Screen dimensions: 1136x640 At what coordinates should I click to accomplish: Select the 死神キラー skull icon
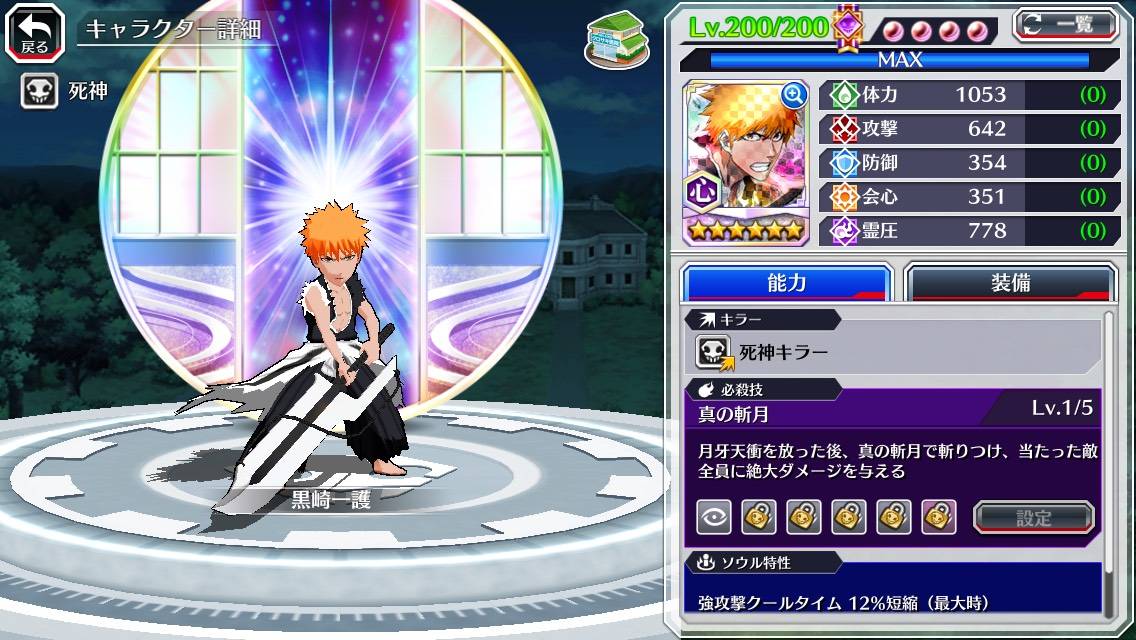click(x=714, y=351)
